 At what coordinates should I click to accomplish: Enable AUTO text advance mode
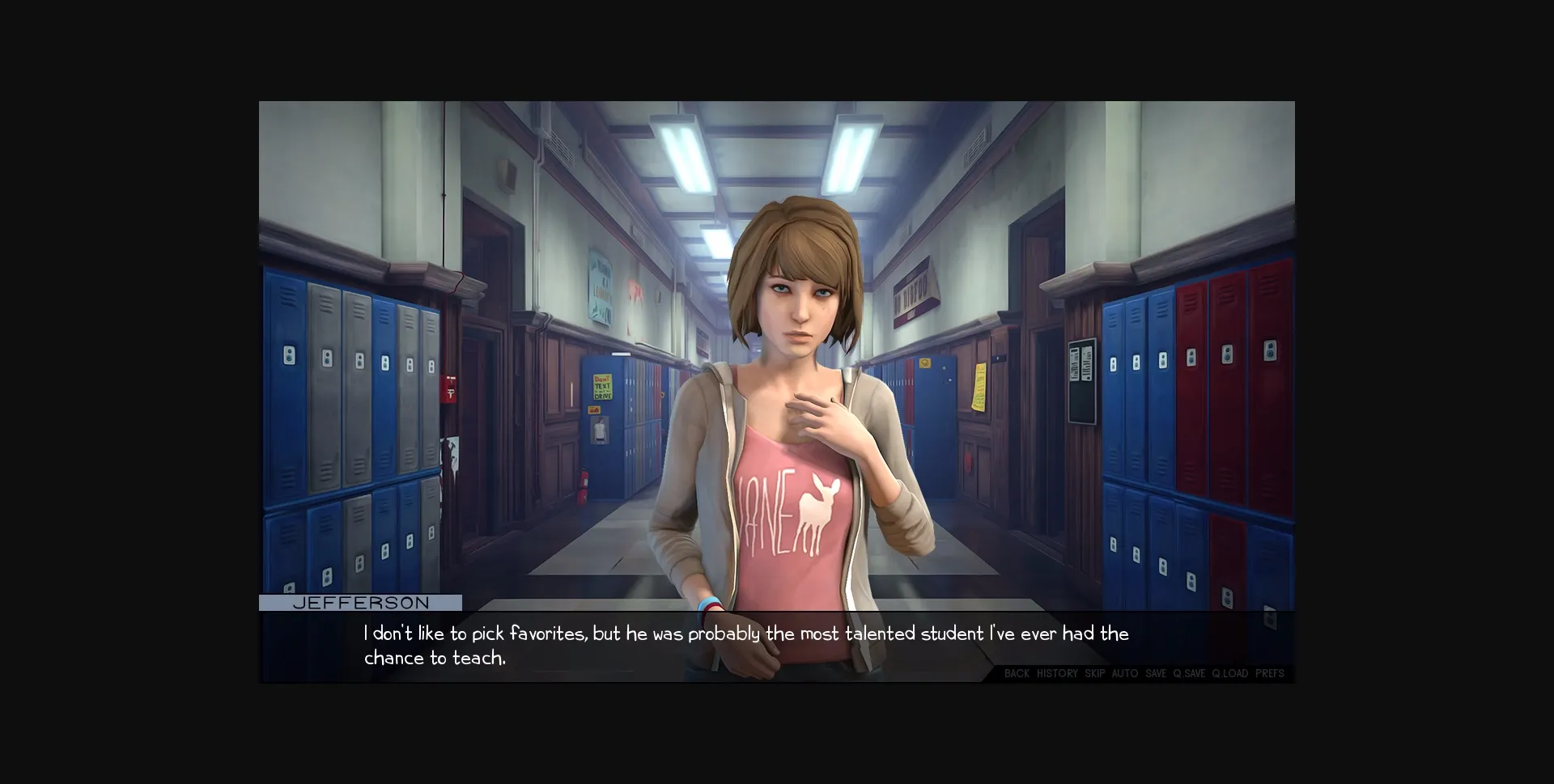click(1124, 673)
